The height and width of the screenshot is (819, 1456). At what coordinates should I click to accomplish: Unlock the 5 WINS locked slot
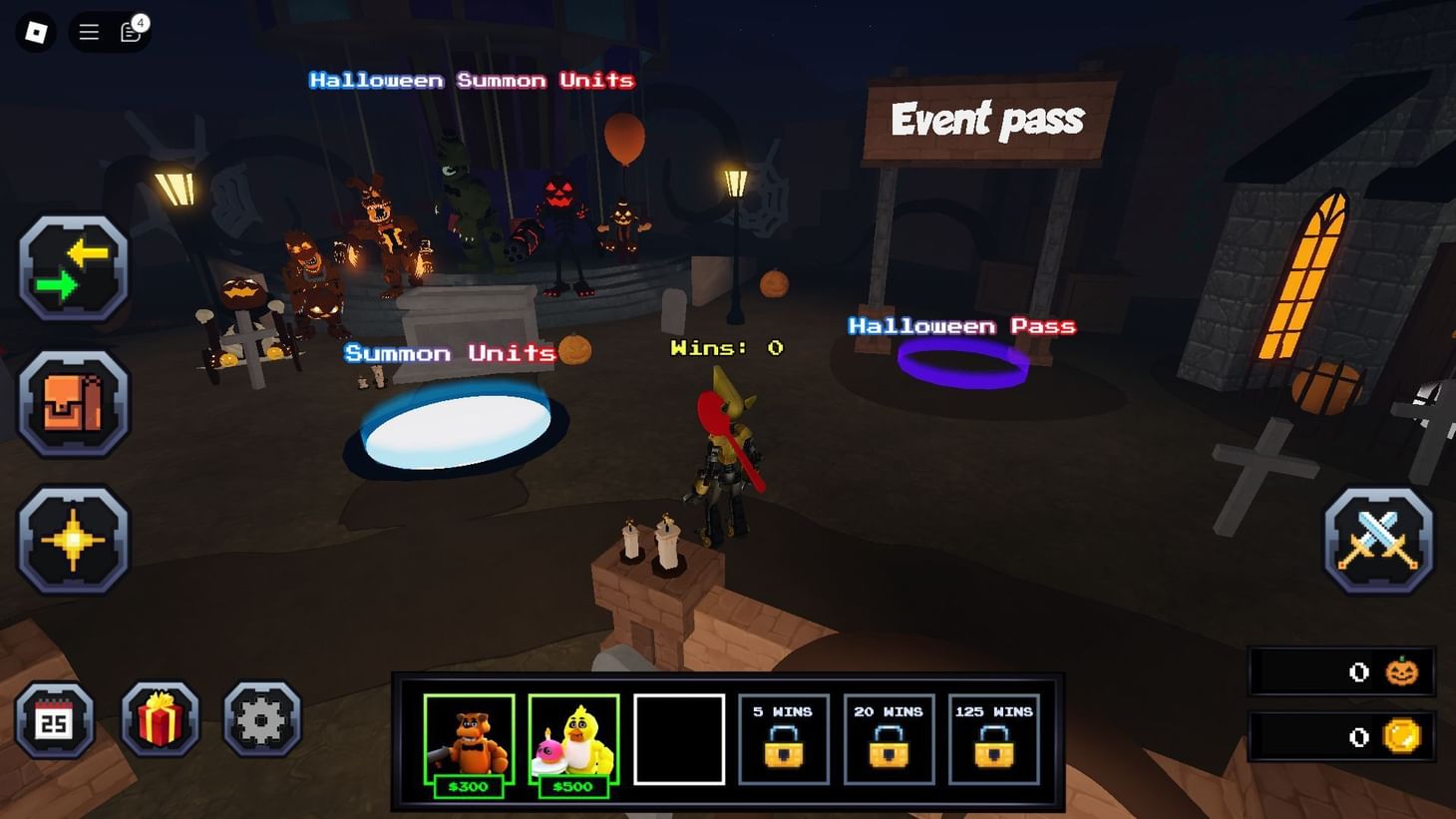(784, 739)
